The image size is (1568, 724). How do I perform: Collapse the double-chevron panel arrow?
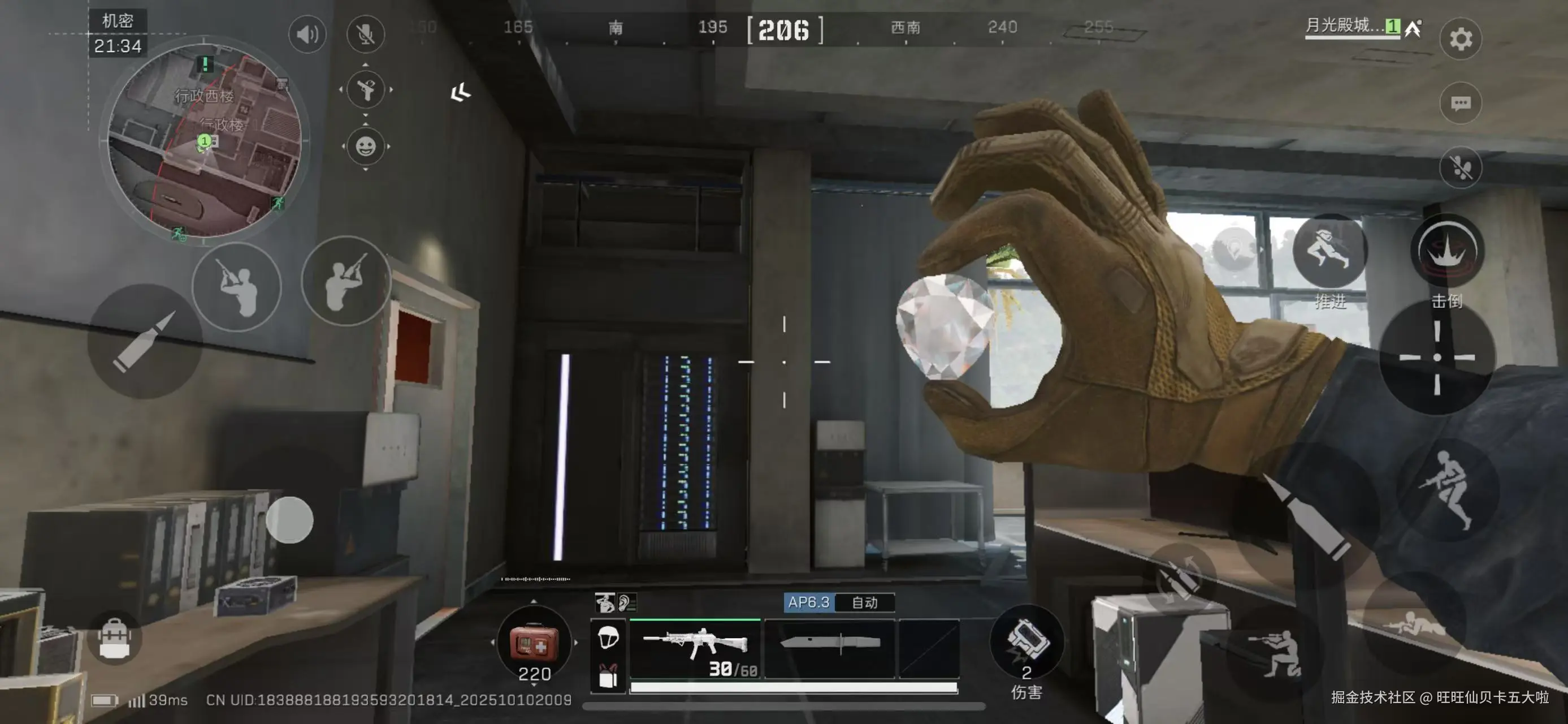click(x=461, y=93)
